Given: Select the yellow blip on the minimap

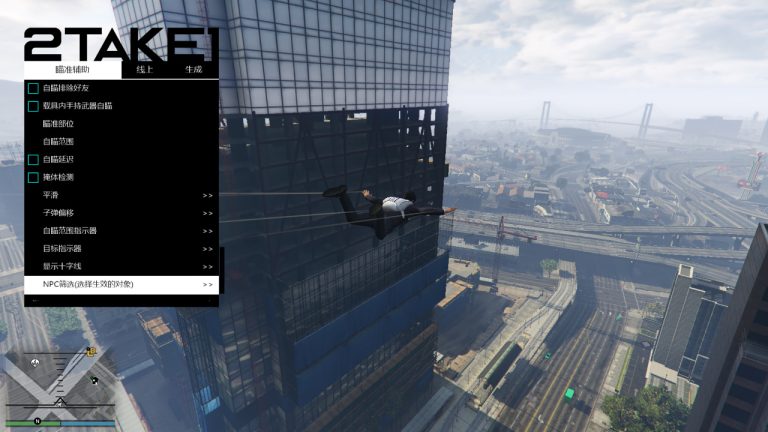Looking at the screenshot, I should (91, 352).
